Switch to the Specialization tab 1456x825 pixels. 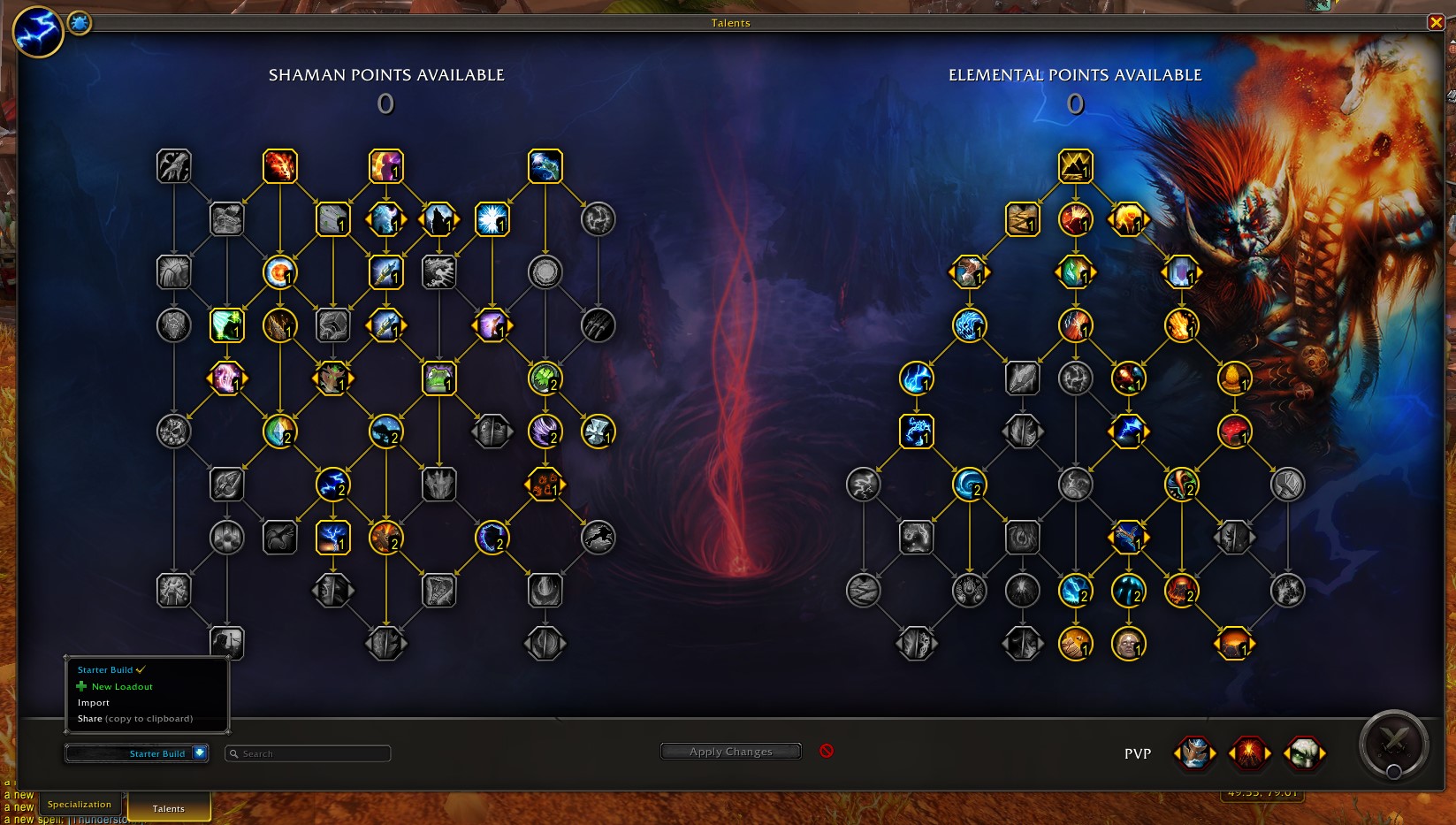[80, 805]
